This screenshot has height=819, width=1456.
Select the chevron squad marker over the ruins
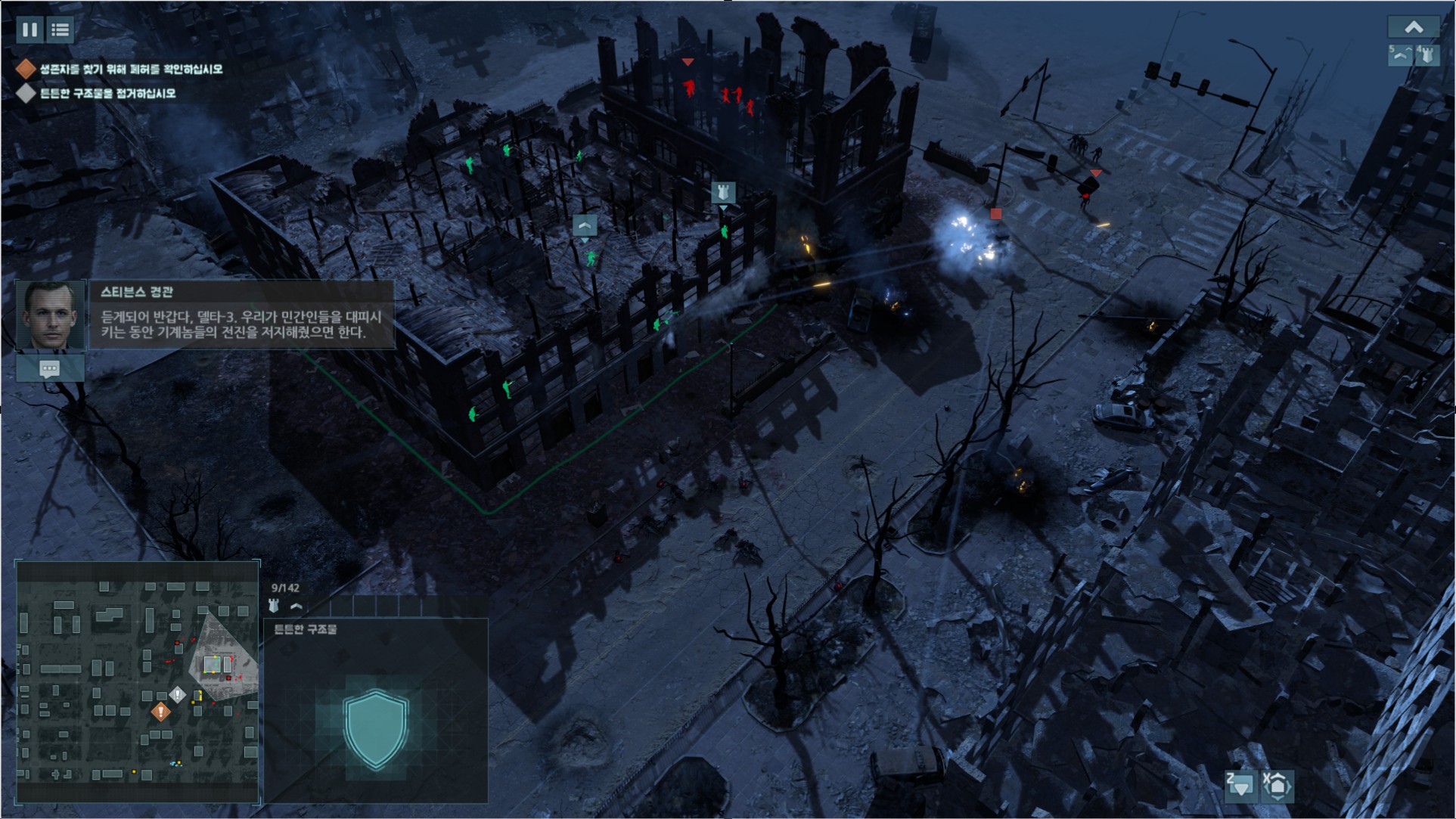pos(584,225)
